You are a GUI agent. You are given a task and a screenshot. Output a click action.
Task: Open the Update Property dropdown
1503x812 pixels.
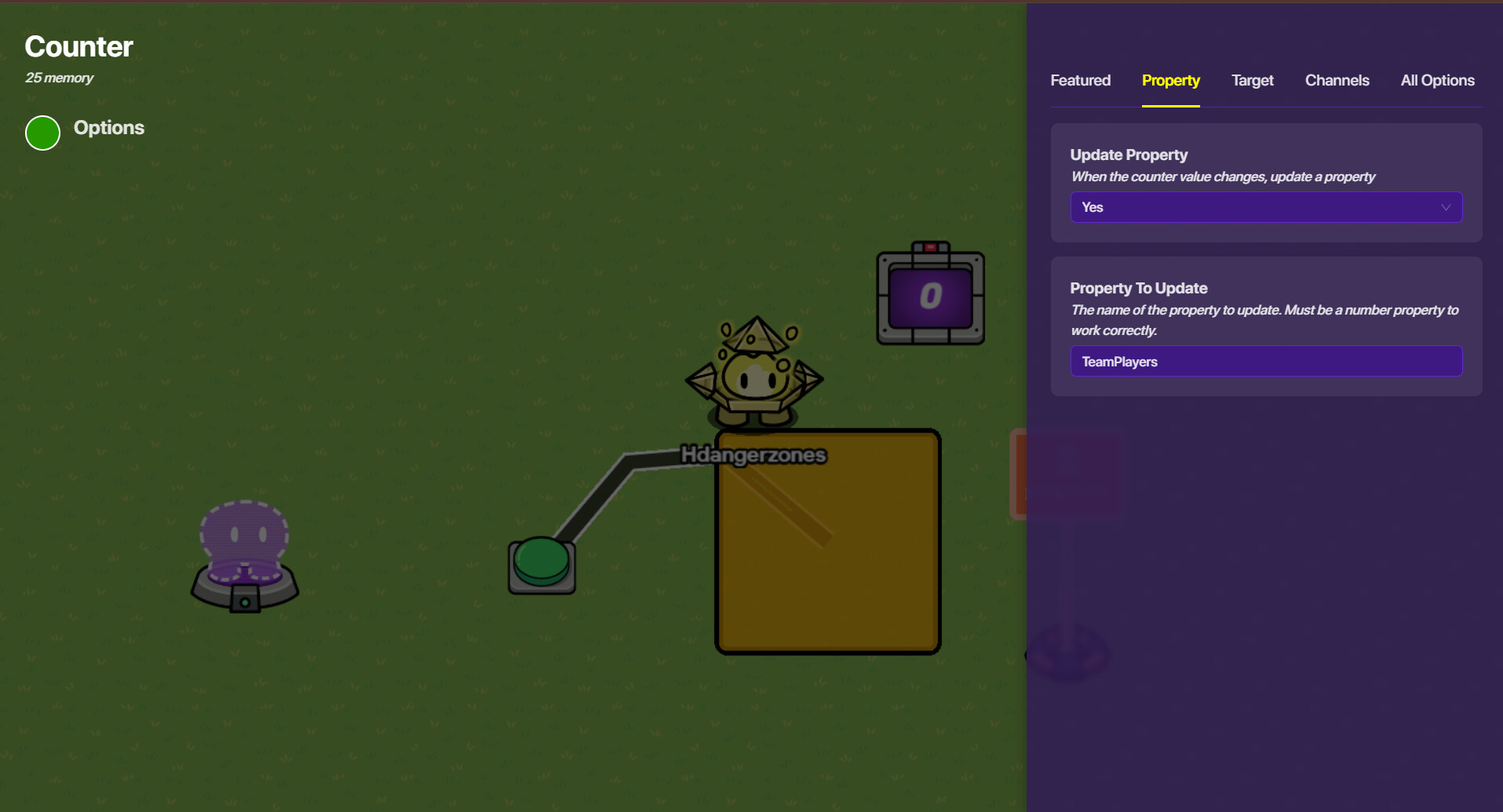click(x=1265, y=207)
